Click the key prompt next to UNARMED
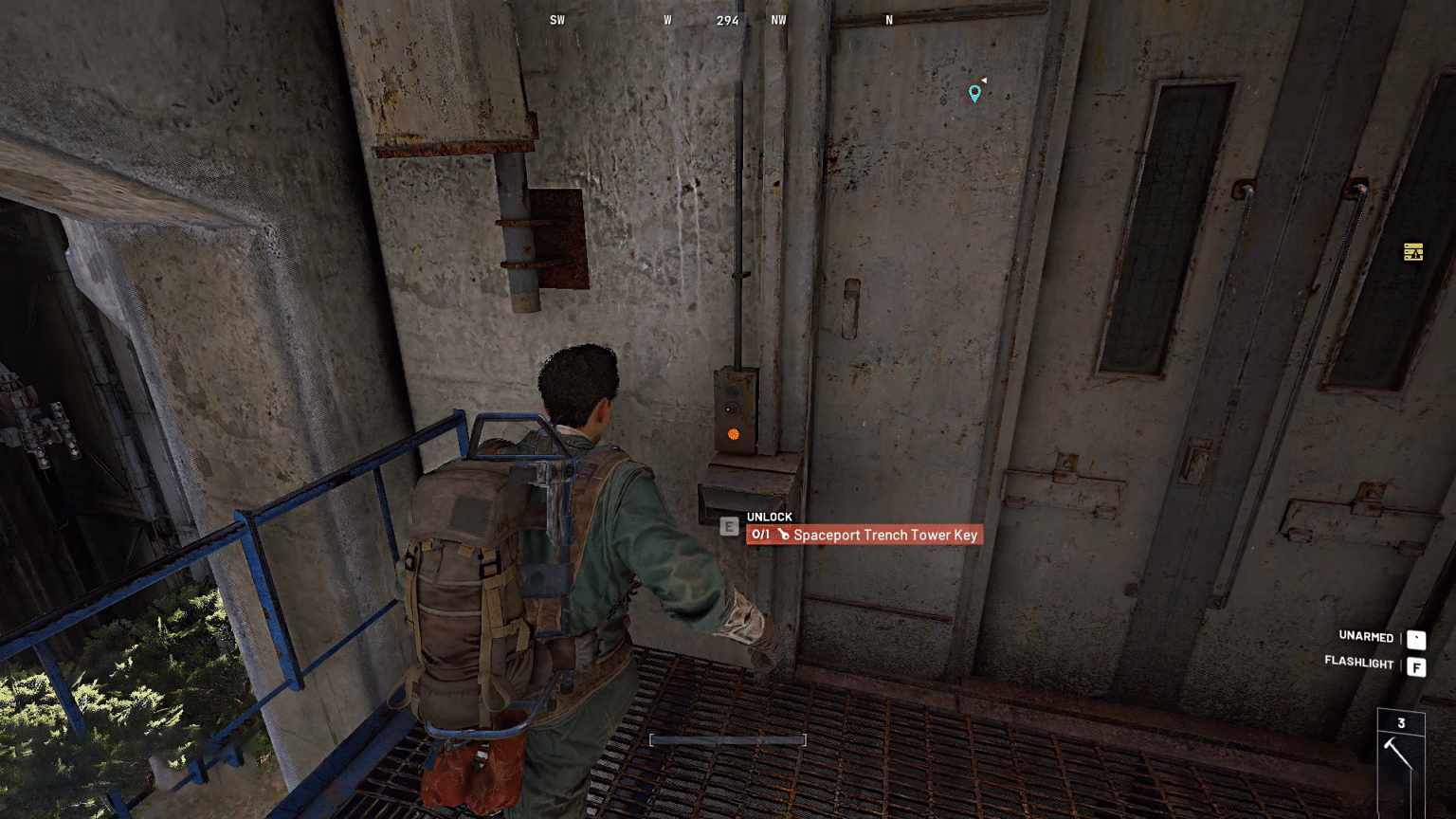This screenshot has height=819, width=1456. (1415, 640)
